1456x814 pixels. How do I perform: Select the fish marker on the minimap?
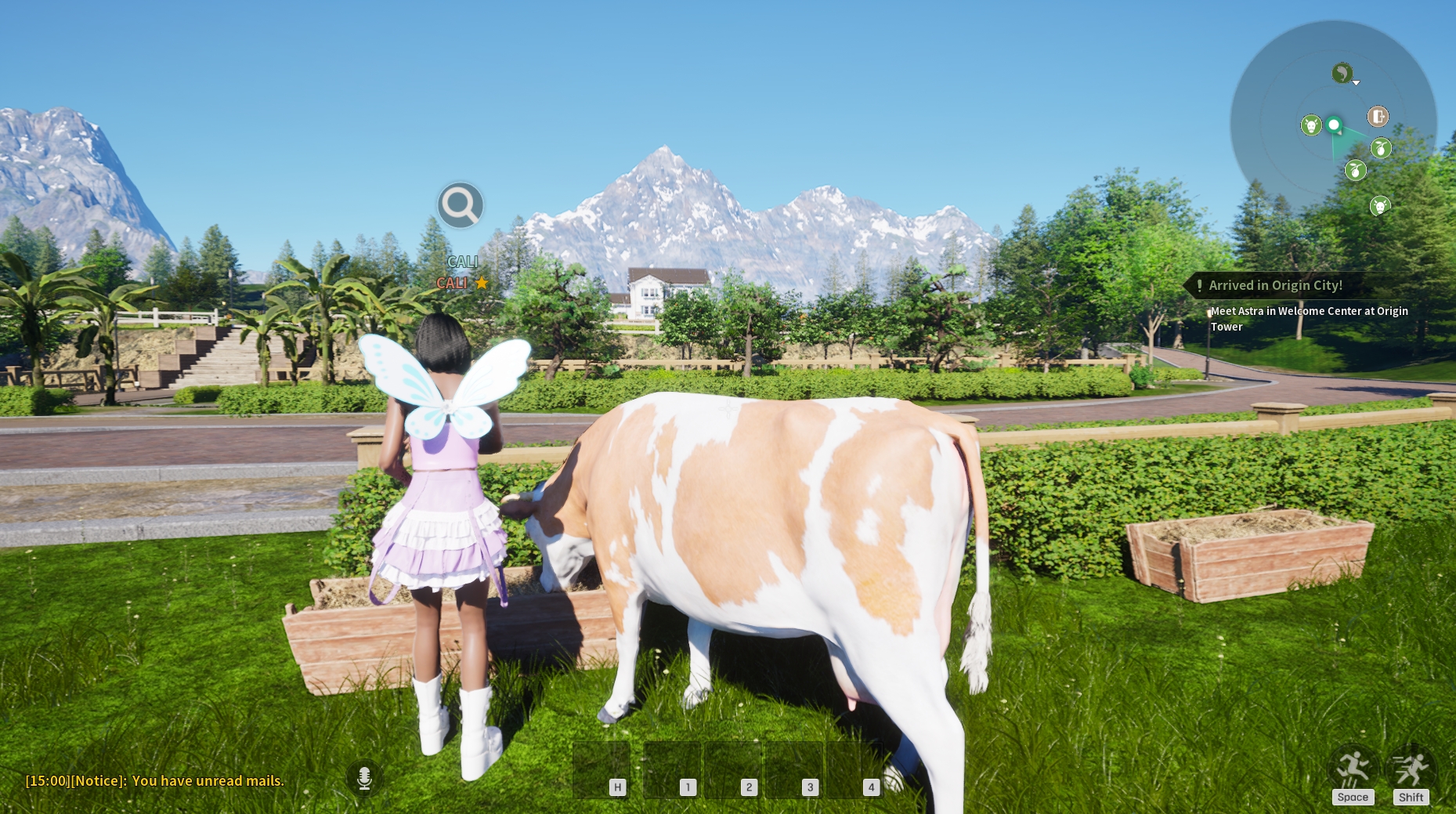click(x=1342, y=74)
